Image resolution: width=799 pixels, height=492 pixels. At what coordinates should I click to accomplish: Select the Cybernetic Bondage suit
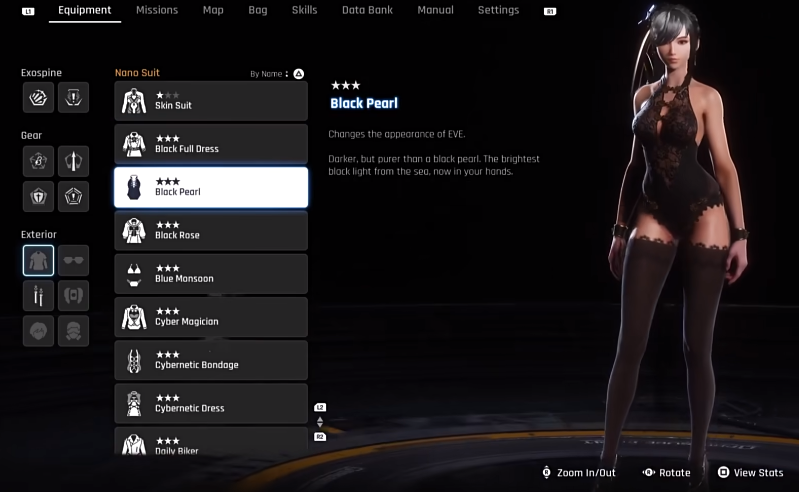pos(211,360)
